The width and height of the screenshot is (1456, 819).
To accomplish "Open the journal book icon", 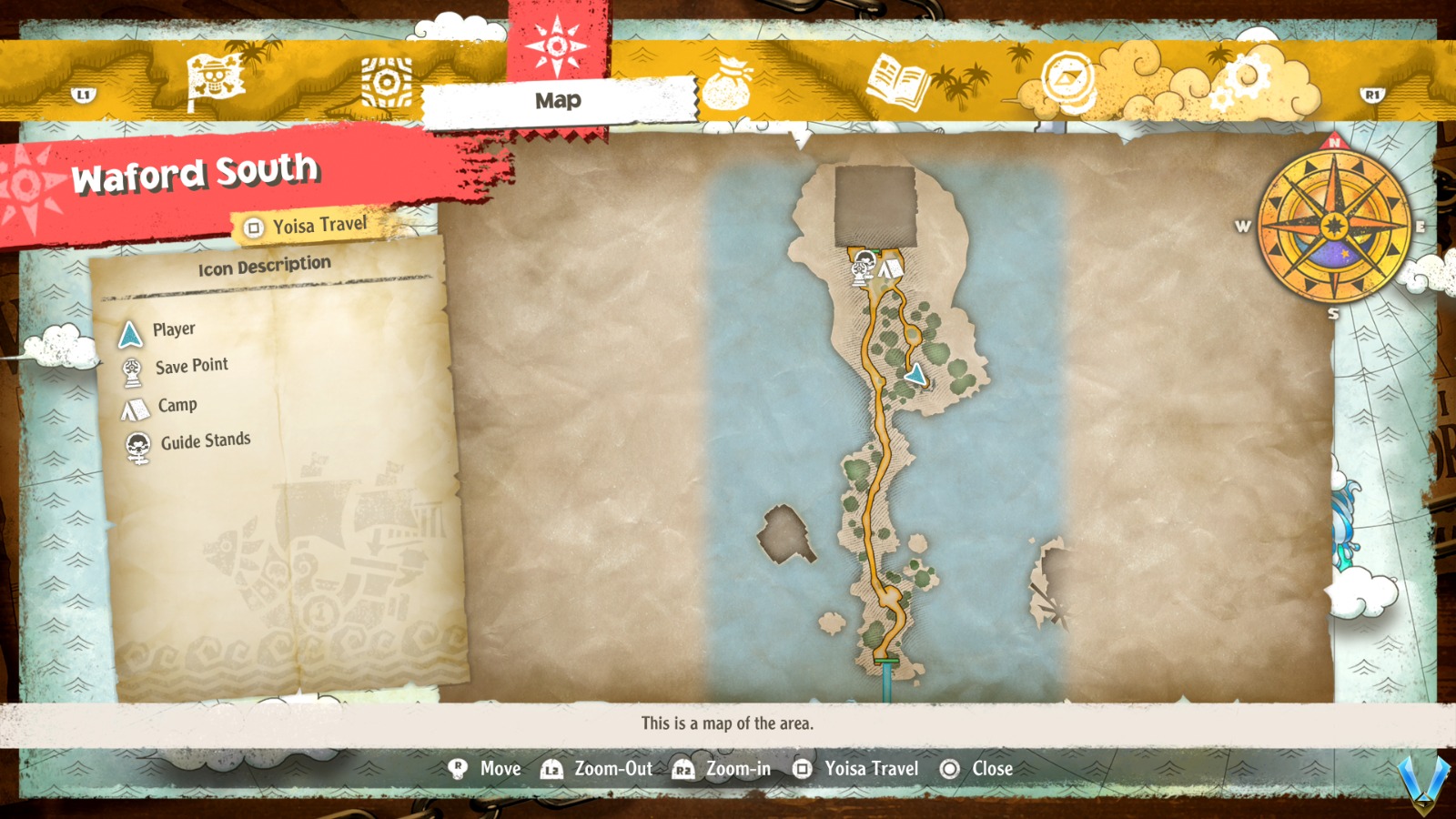I will pos(895,80).
